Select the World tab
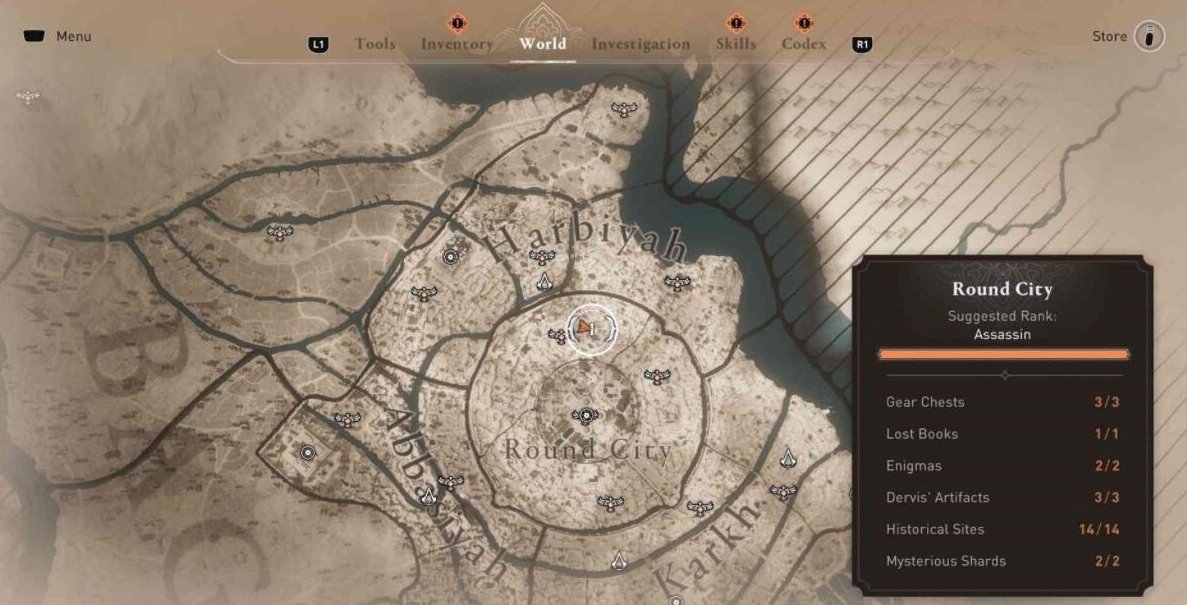Viewport: 1187px width, 605px height. point(542,43)
